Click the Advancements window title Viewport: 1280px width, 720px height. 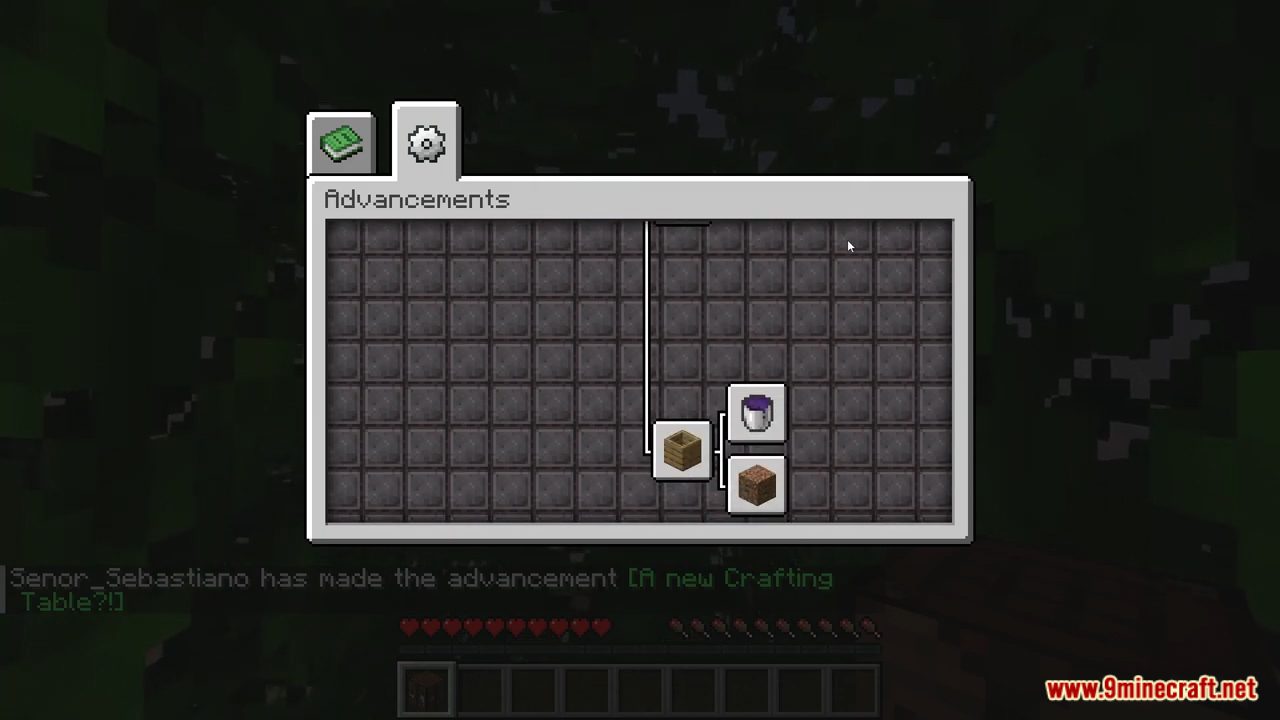pyautogui.click(x=416, y=199)
